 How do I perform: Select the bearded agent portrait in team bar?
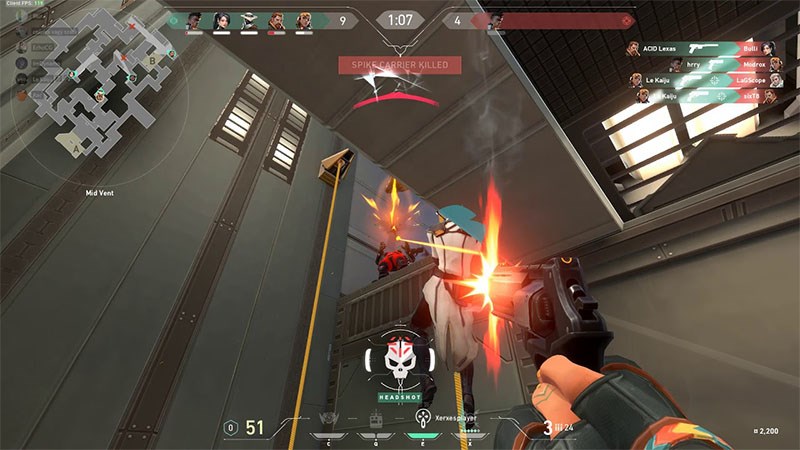click(276, 20)
